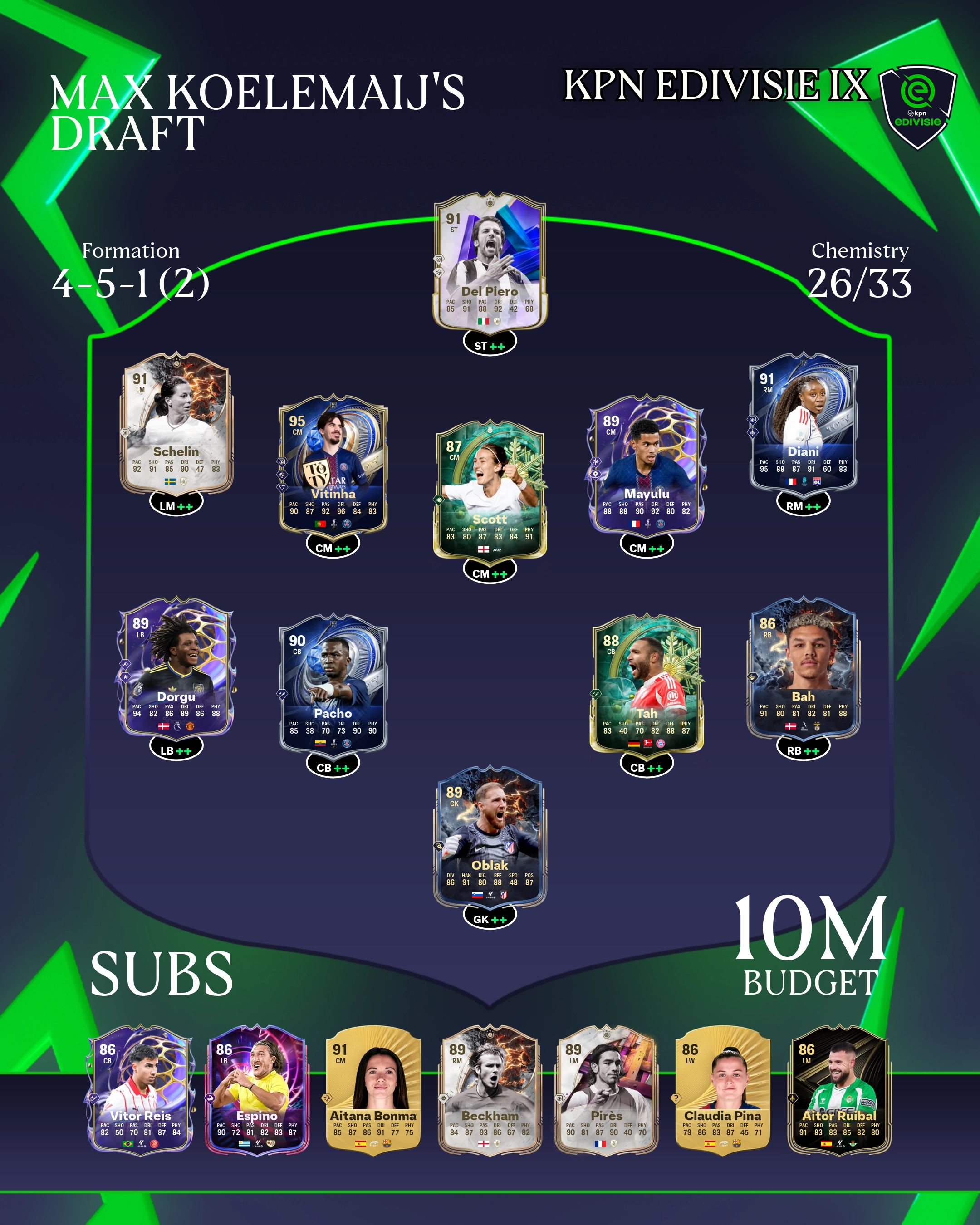Select the Aitor Ruibal substitute card
This screenshot has height=1225, width=980.
point(839,1090)
